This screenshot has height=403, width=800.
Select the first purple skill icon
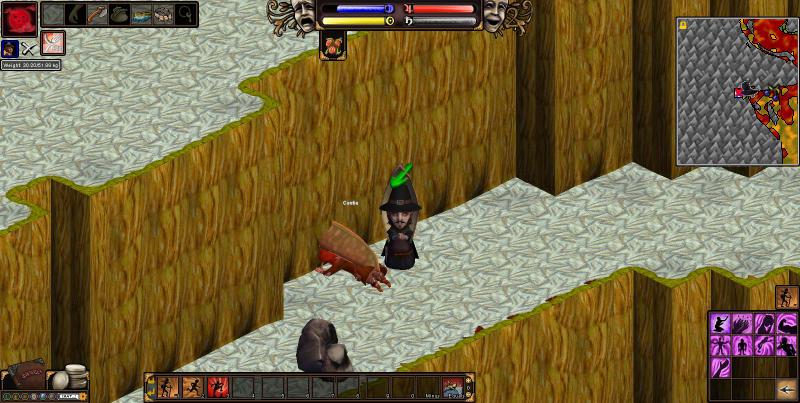[719, 323]
